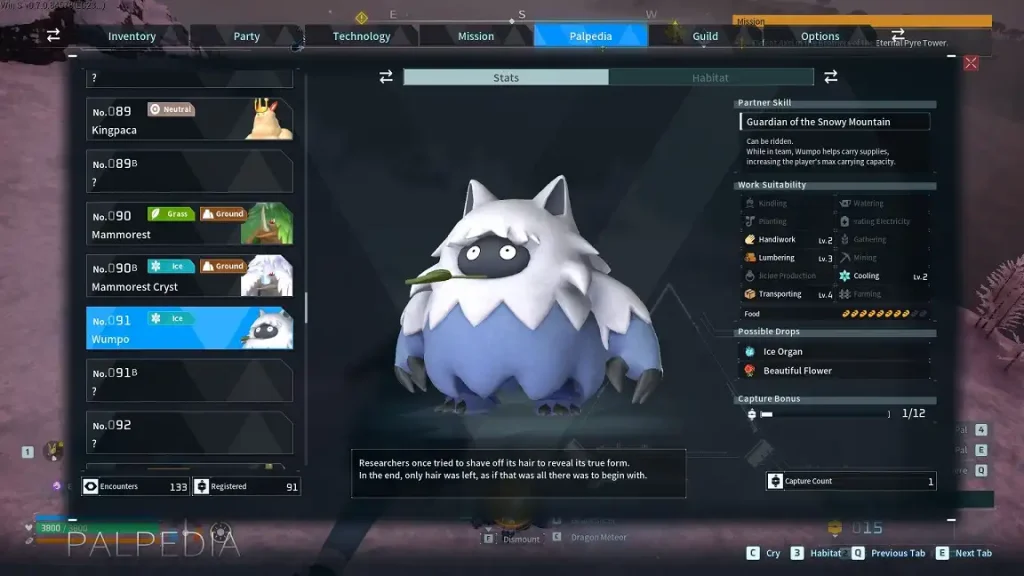The image size is (1024, 576).
Task: Select Mammorest Cryst in the list
Action: pyautogui.click(x=189, y=276)
